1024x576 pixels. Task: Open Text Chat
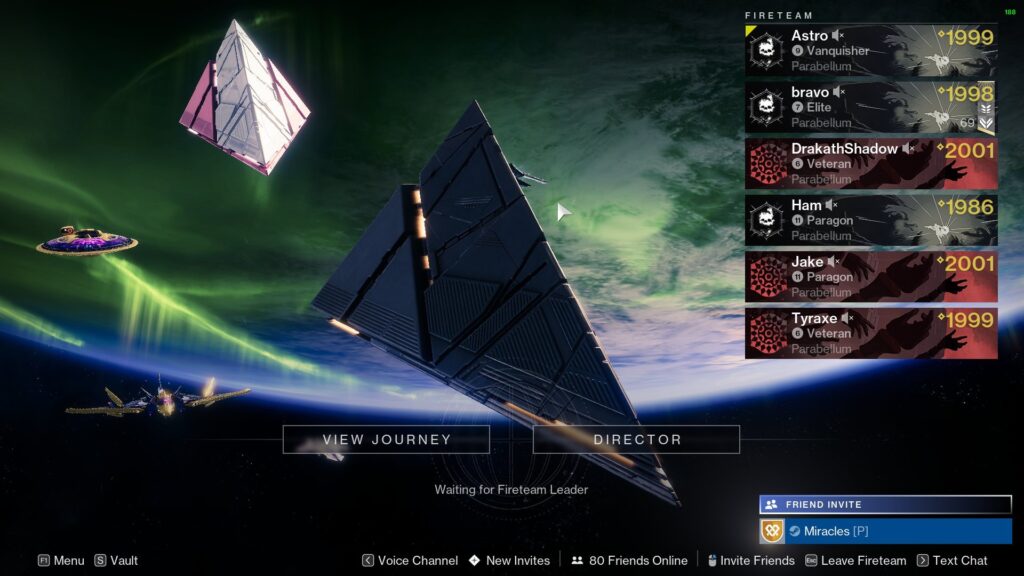click(x=952, y=561)
